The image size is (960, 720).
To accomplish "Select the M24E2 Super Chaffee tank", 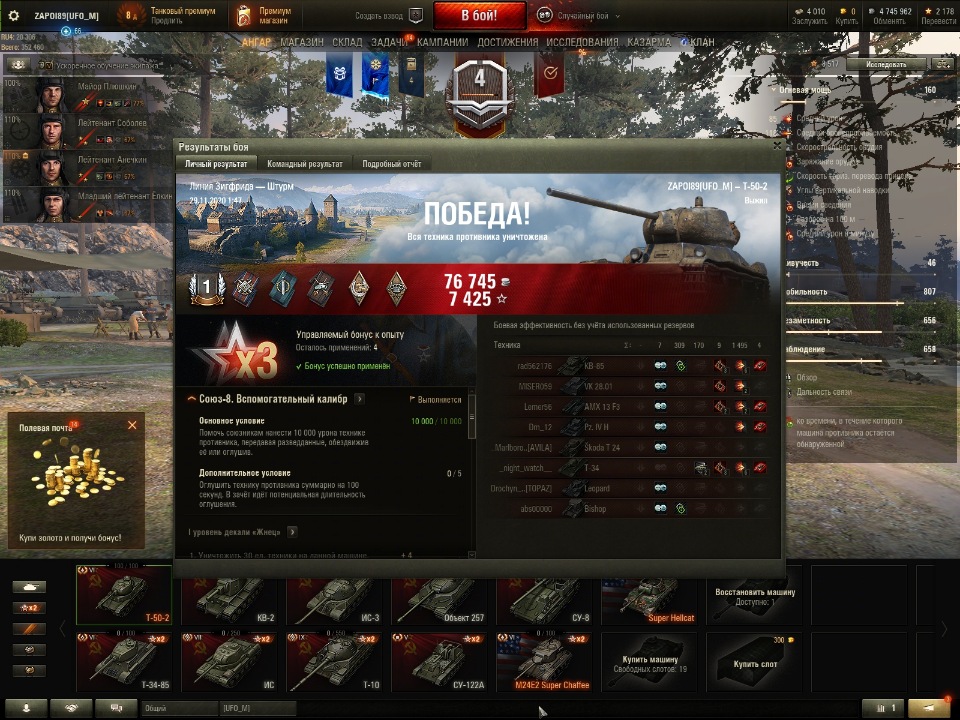I will click(545, 661).
